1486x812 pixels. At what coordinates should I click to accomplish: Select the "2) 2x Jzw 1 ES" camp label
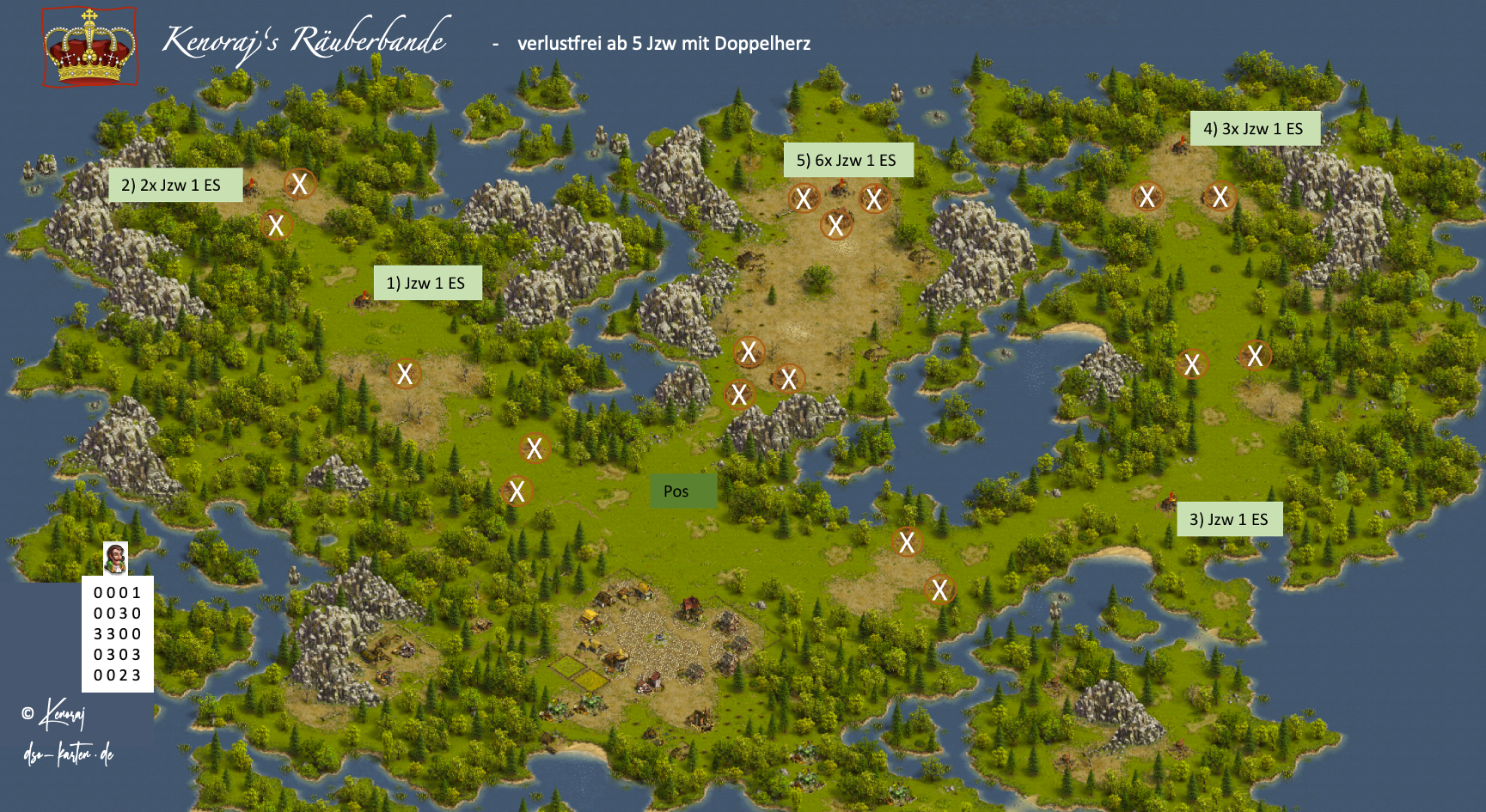pyautogui.click(x=174, y=185)
